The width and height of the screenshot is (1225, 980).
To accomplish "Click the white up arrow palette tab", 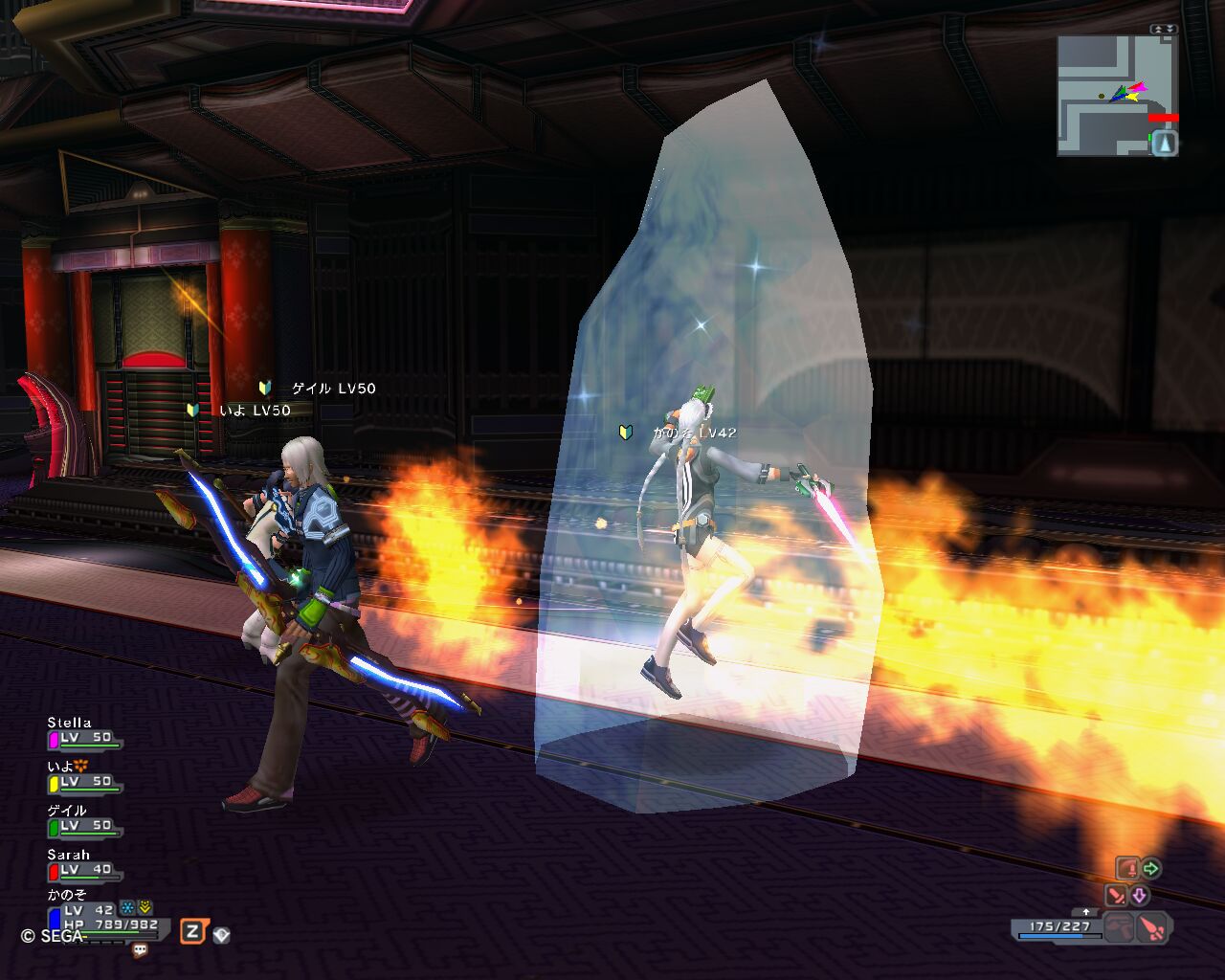I will 1085,912.
